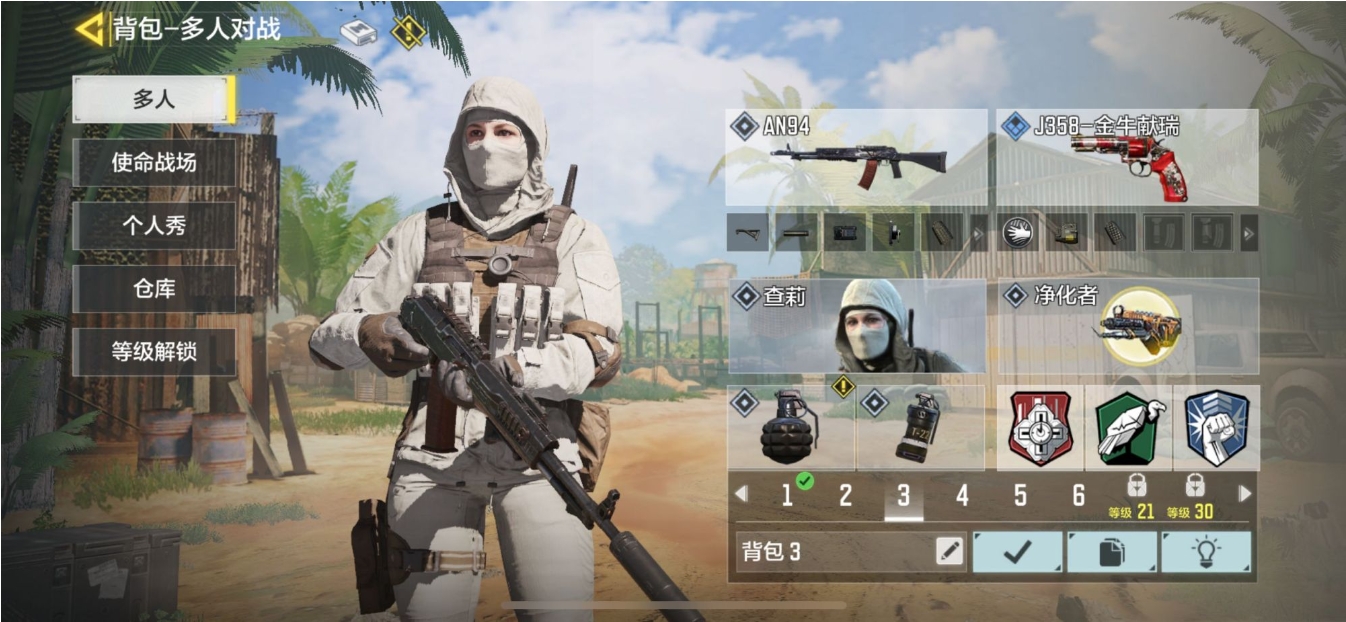Open the 查莉 character slot
Viewport: 1346px width, 622px height.
pos(856,326)
